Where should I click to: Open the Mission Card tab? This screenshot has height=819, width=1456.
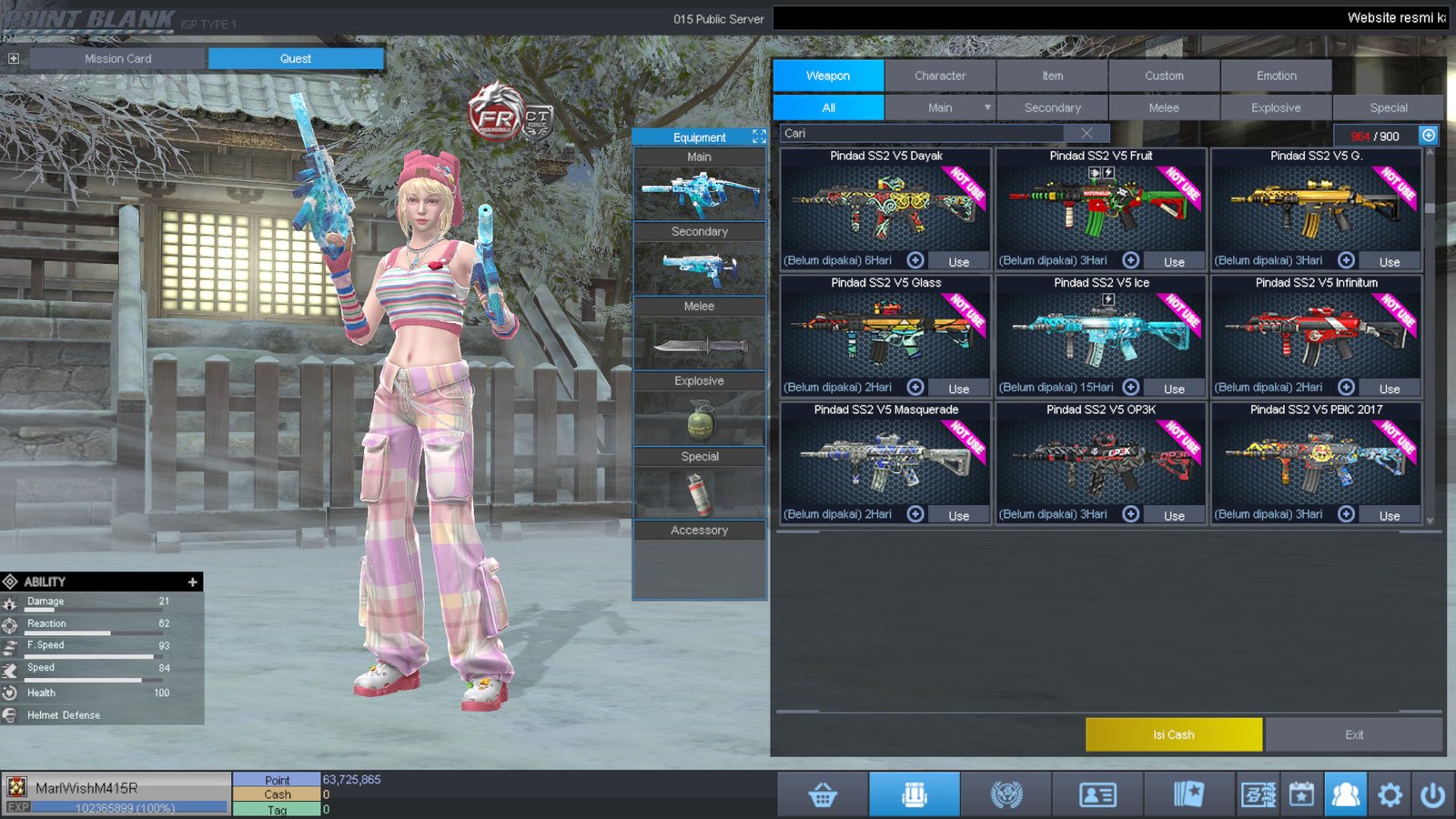coord(118,58)
